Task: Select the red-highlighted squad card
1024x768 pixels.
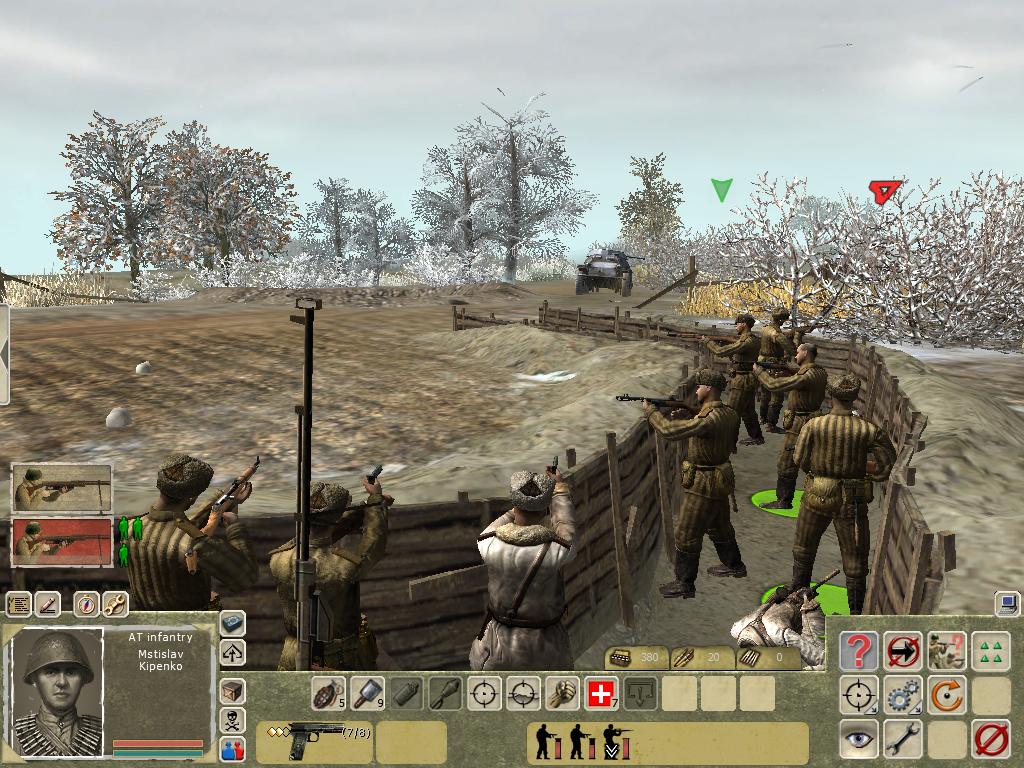Action: 62,541
